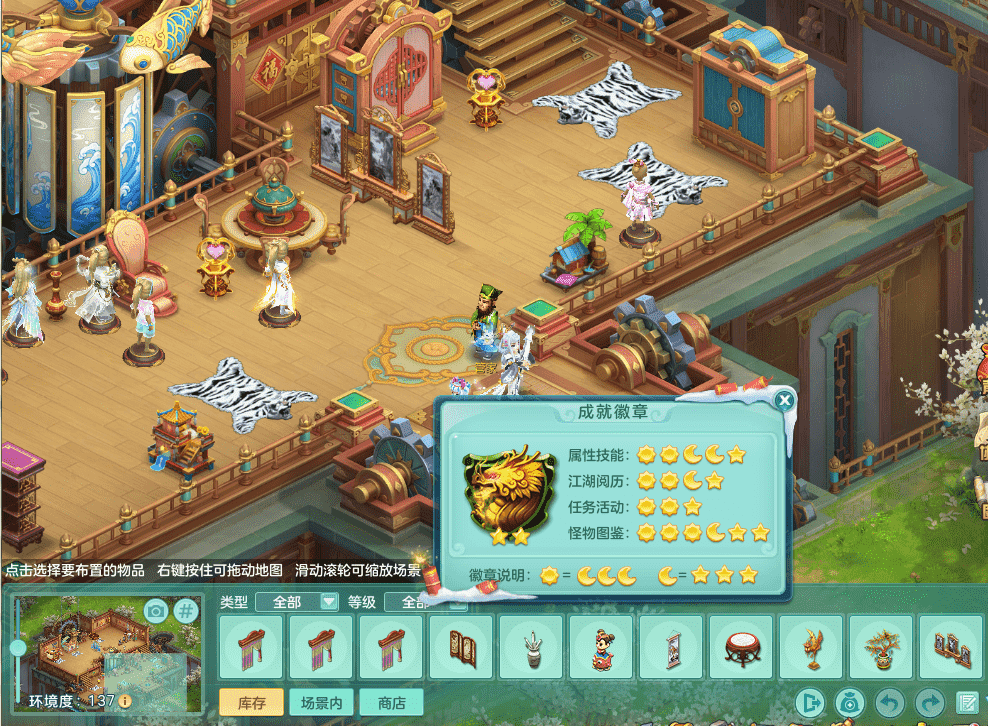Open the 类型 type filter dropdown
This screenshot has height=726, width=988.
pyautogui.click(x=297, y=602)
